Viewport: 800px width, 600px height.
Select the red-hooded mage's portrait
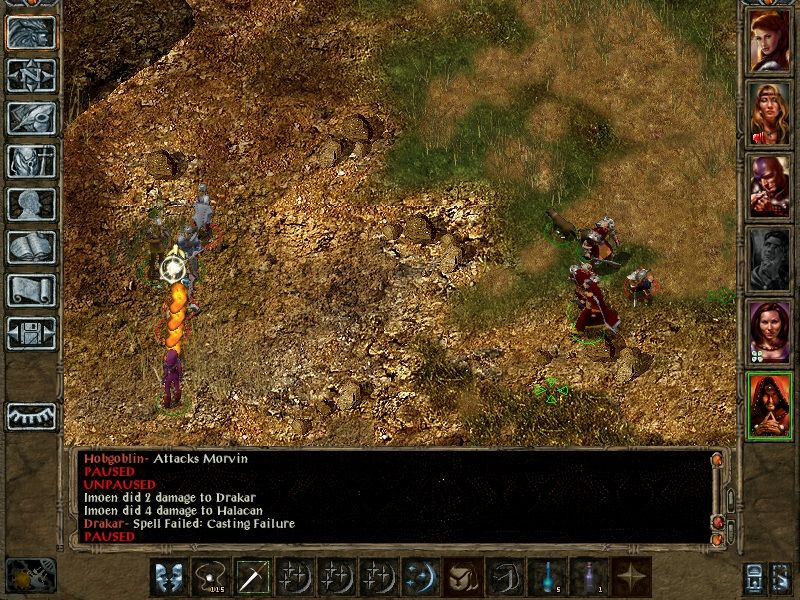[x=770, y=406]
